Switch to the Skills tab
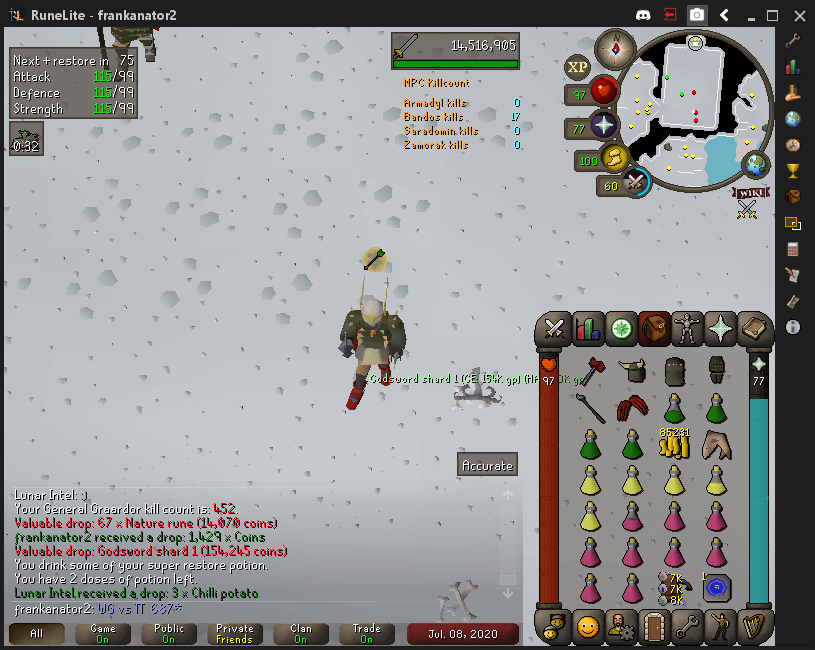This screenshot has height=650, width=815. coord(587,328)
